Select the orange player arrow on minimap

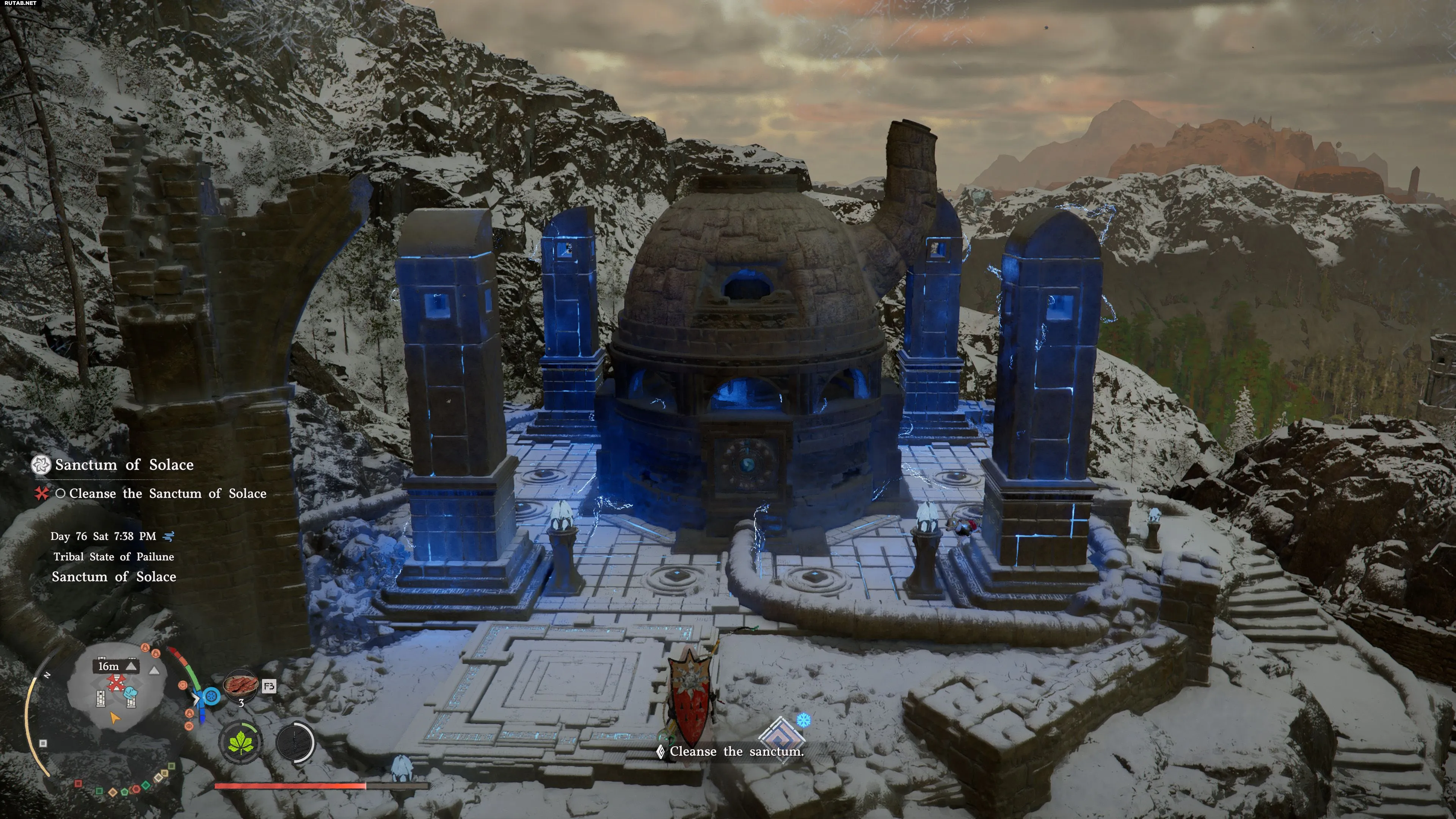(x=115, y=718)
